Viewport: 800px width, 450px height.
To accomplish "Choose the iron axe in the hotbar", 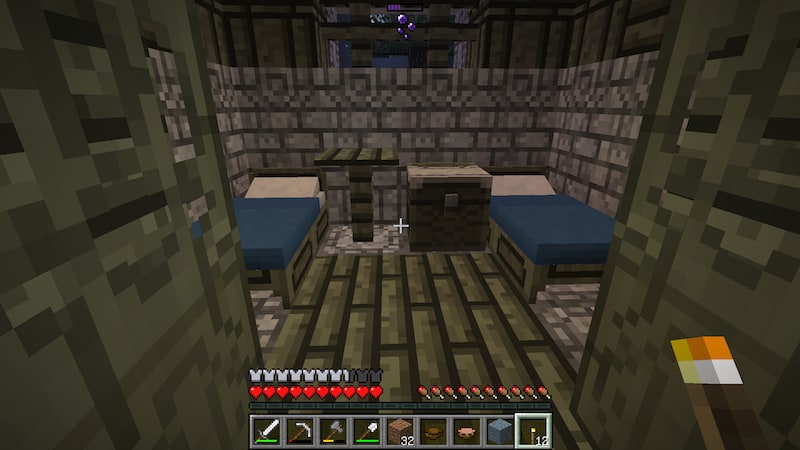I will point(333,431).
